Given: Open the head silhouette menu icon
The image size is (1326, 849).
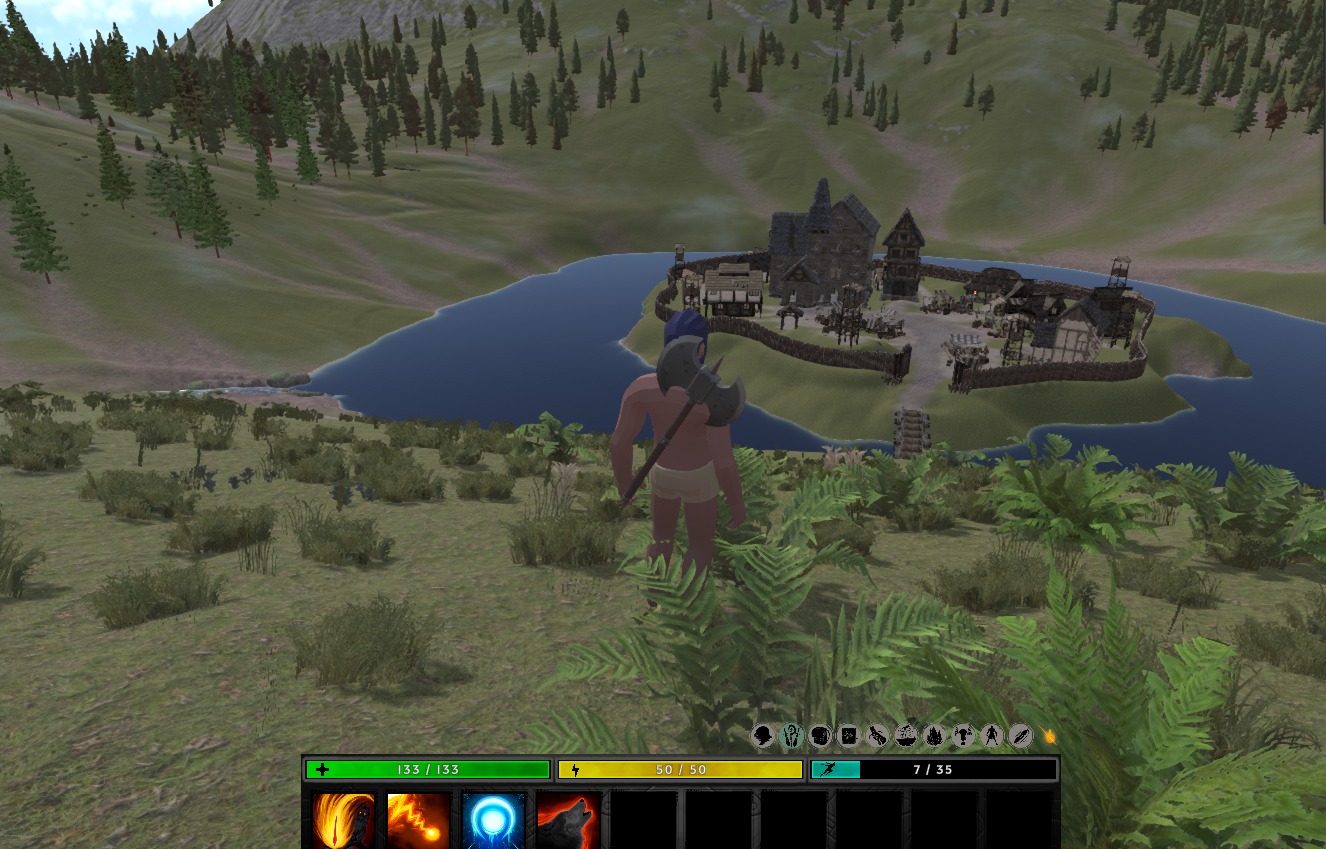Looking at the screenshot, I should [x=763, y=736].
